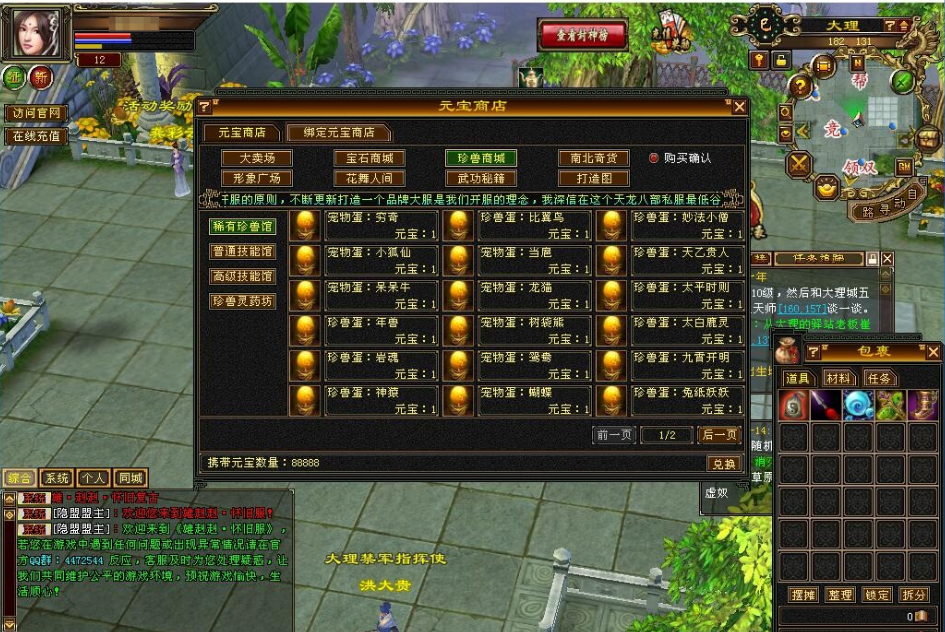Select the 普通技能馆 subcategory
Image resolution: width=945 pixels, height=632 pixels.
coord(242,251)
